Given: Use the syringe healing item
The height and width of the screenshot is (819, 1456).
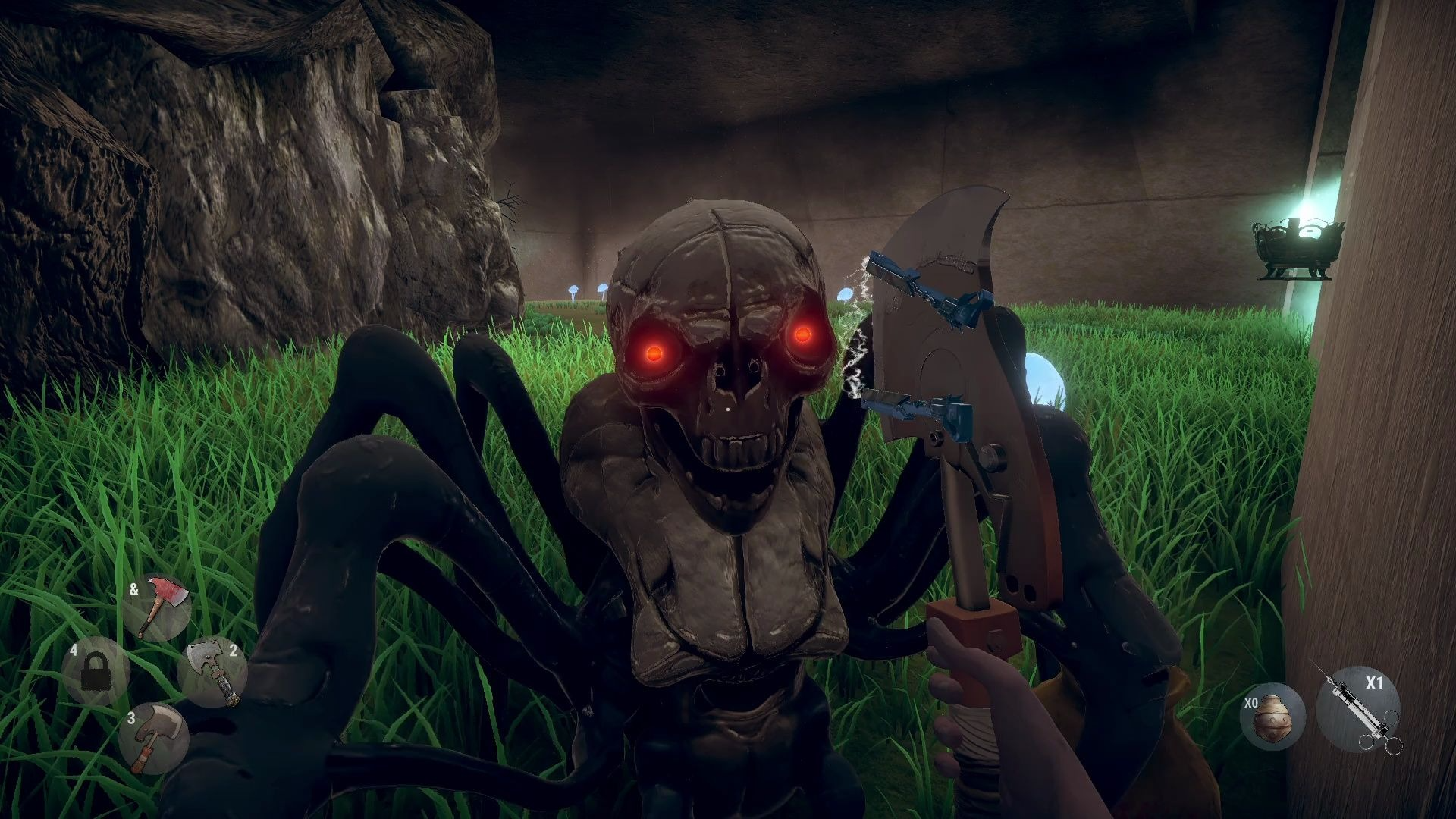Looking at the screenshot, I should pyautogui.click(x=1358, y=709).
